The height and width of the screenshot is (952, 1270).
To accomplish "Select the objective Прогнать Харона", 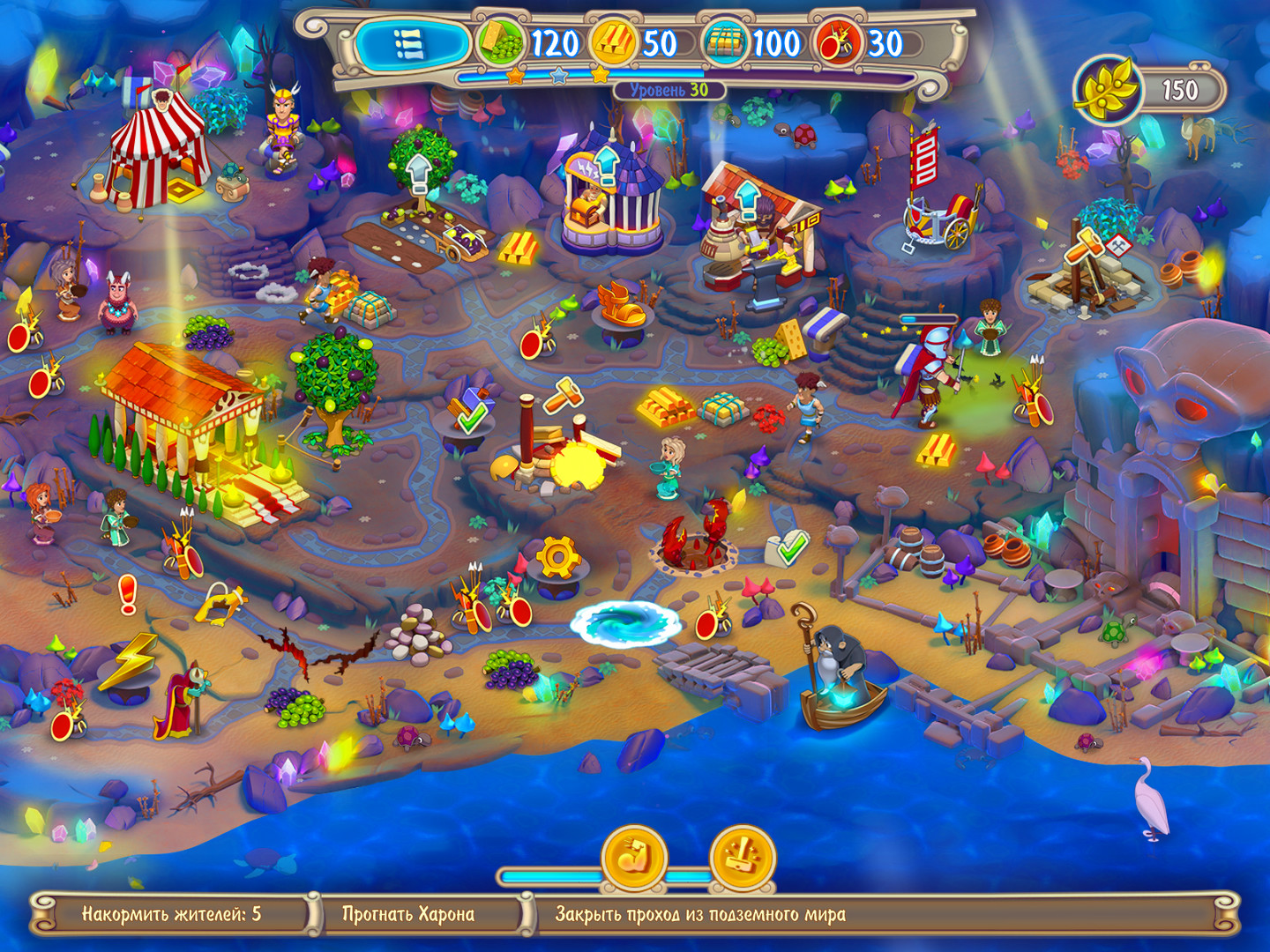I will (x=410, y=915).
